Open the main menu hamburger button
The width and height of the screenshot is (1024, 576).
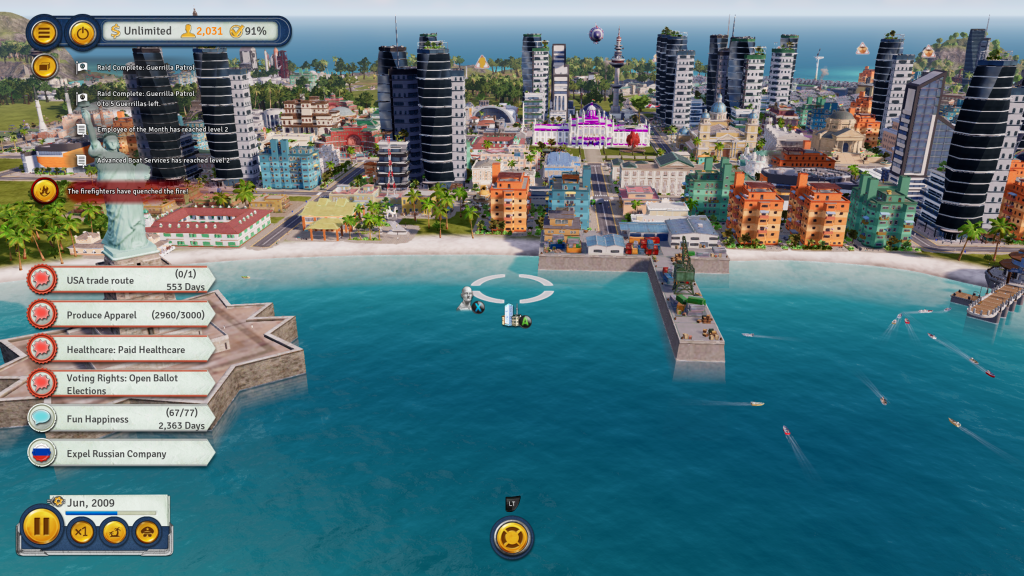[x=44, y=32]
